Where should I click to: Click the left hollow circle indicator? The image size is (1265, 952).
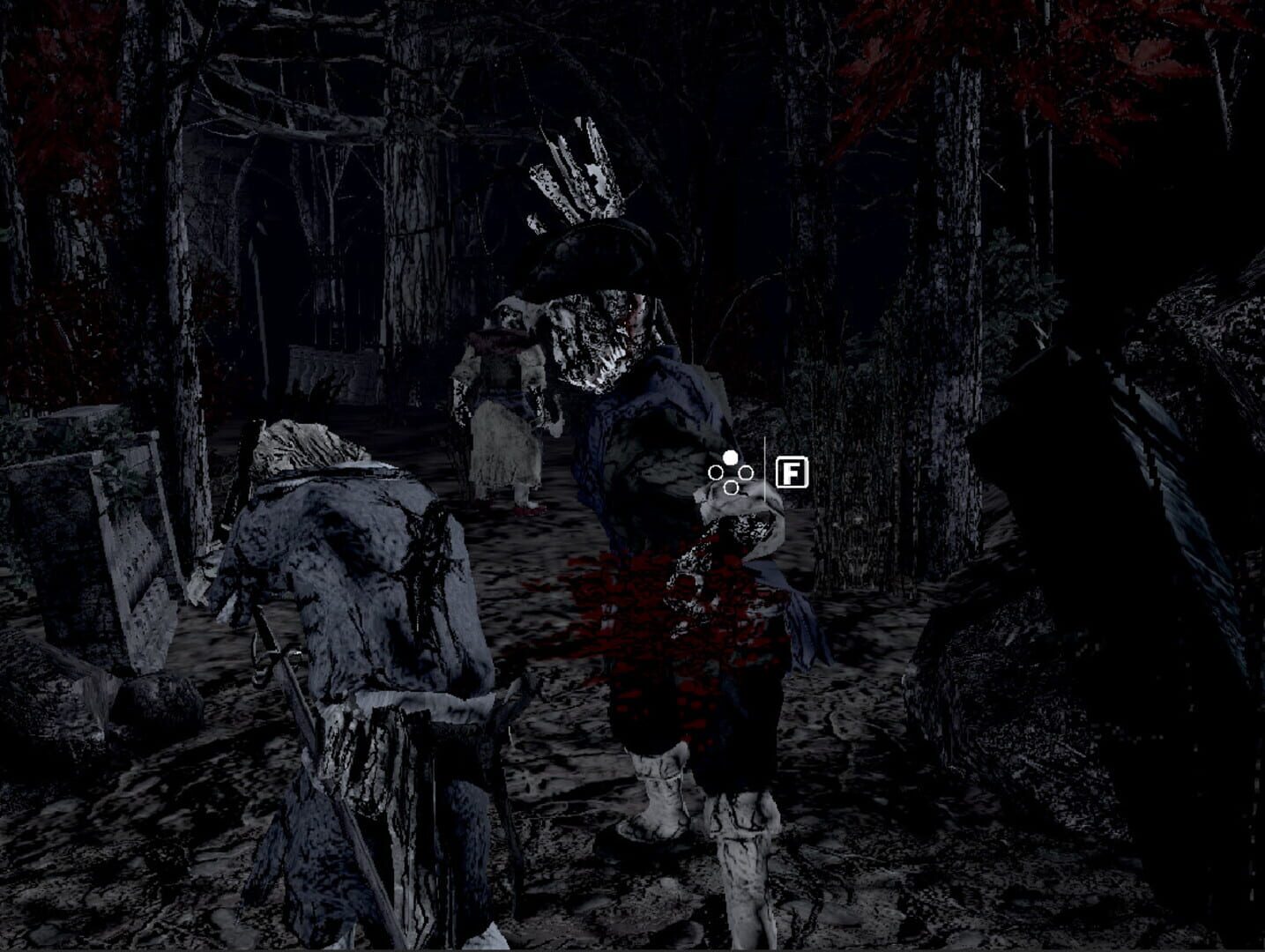[x=716, y=472]
